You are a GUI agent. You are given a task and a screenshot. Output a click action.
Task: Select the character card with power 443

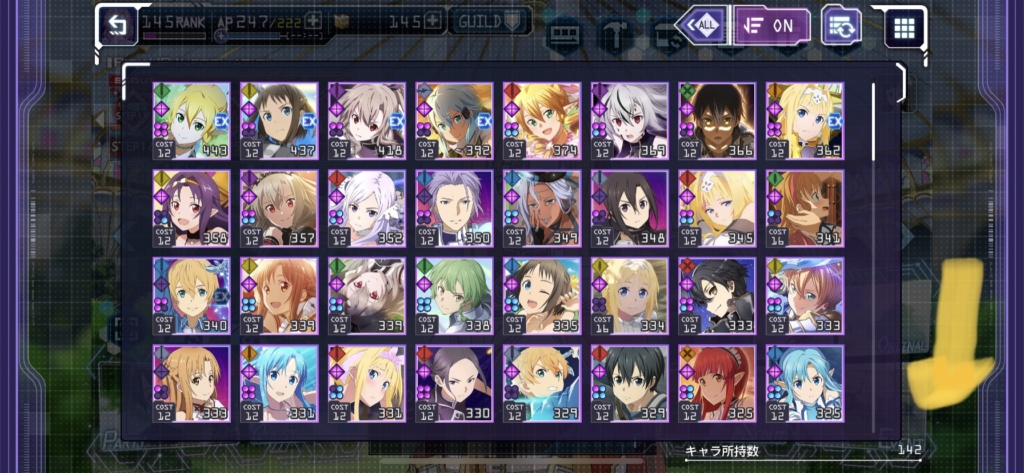[x=191, y=121]
